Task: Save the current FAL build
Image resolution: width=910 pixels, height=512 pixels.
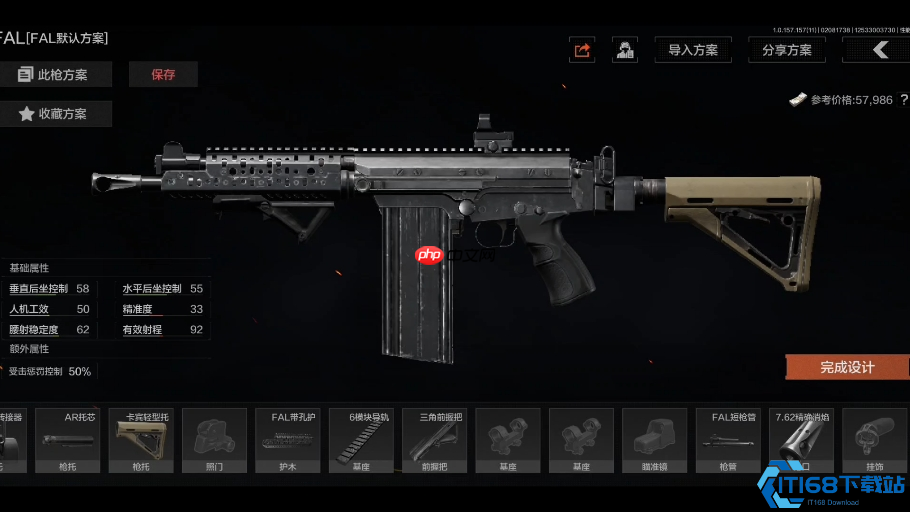Action: pyautogui.click(x=163, y=74)
